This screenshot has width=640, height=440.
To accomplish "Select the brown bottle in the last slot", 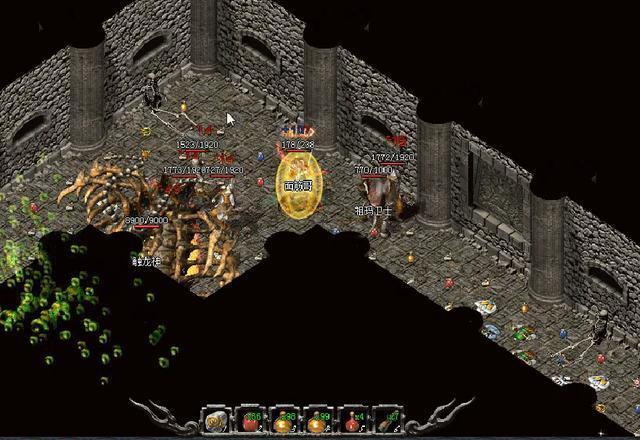I will (387, 421).
